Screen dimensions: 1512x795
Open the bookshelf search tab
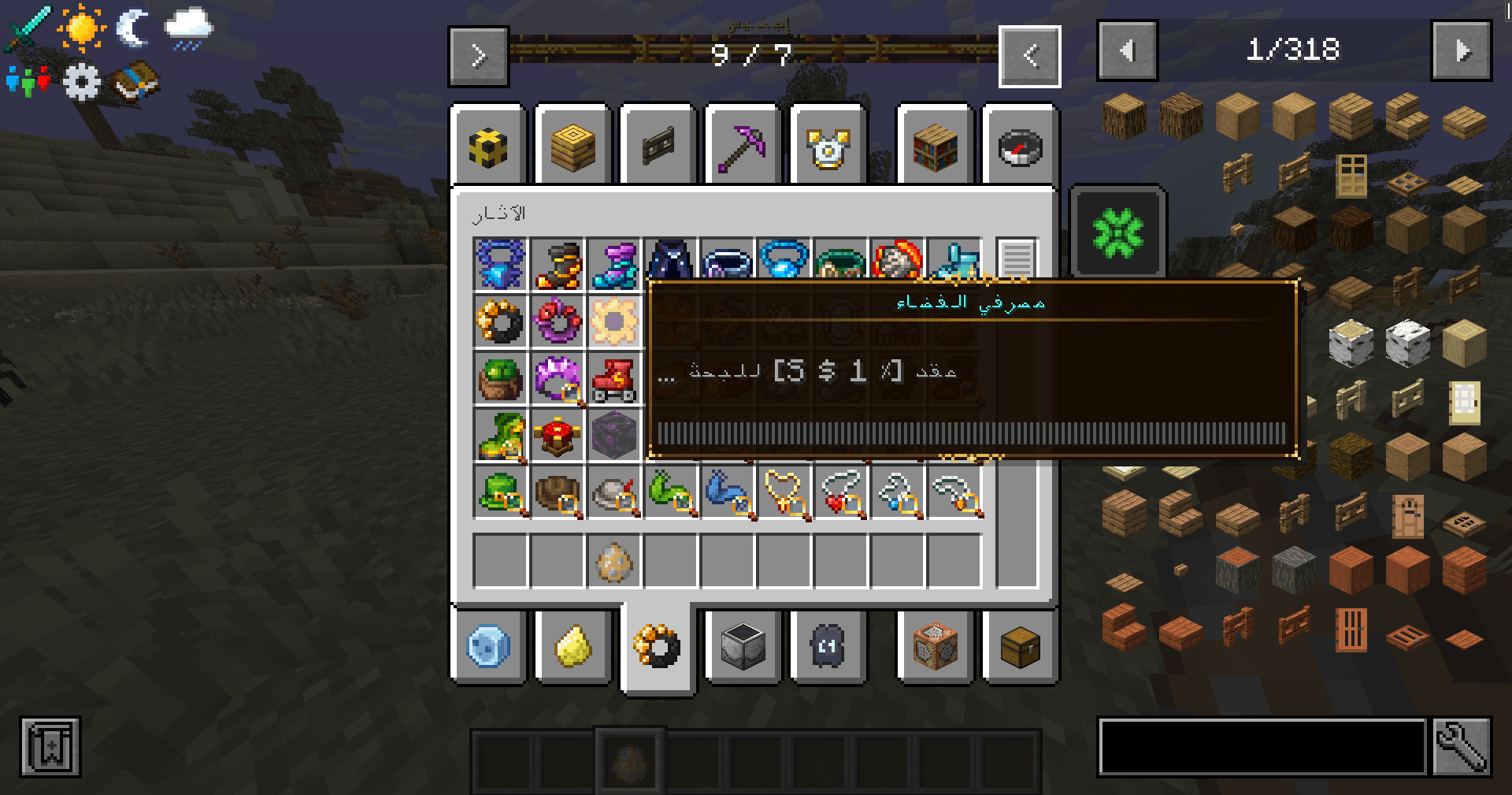click(935, 147)
